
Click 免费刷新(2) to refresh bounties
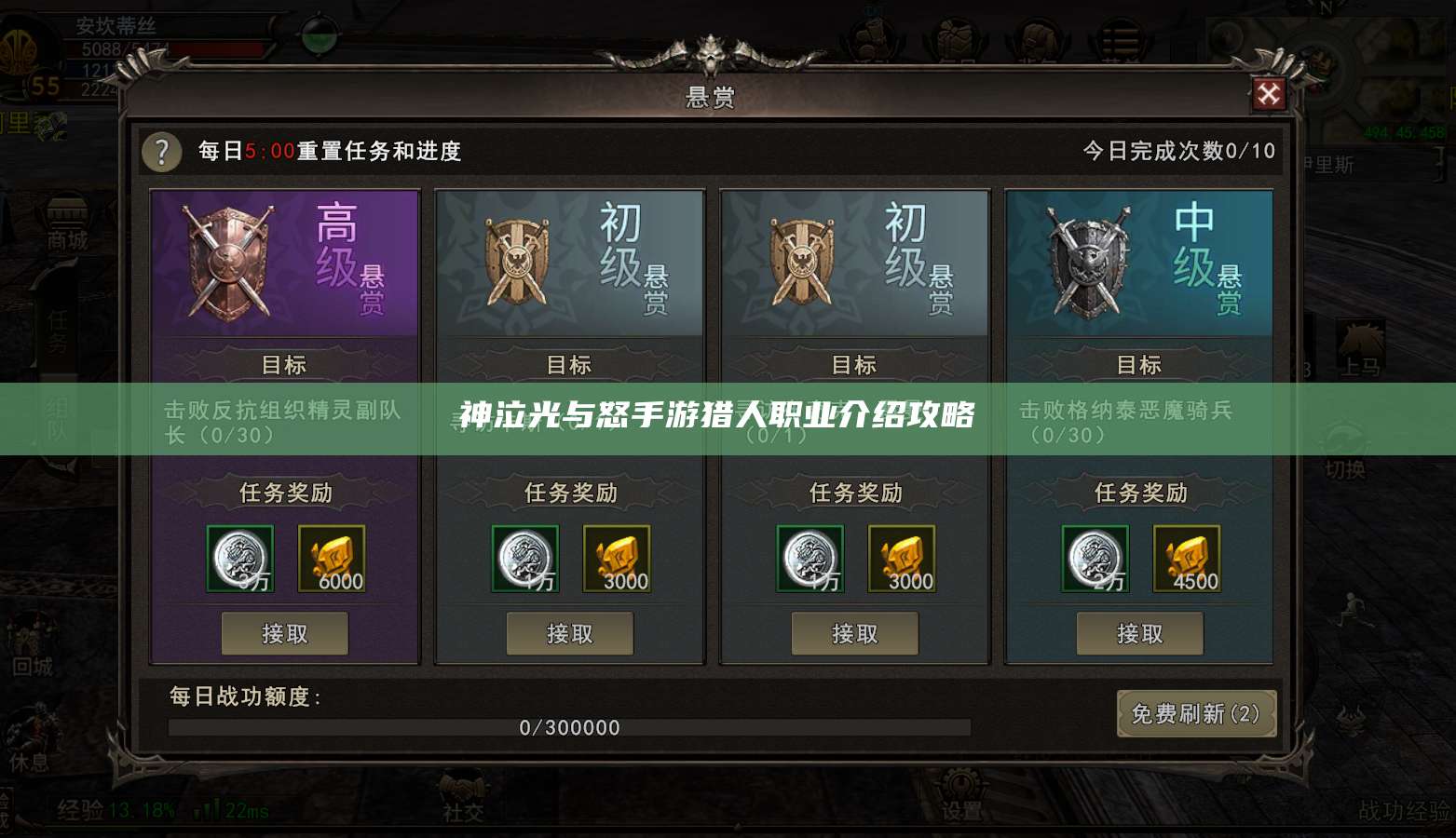[x=1197, y=716]
